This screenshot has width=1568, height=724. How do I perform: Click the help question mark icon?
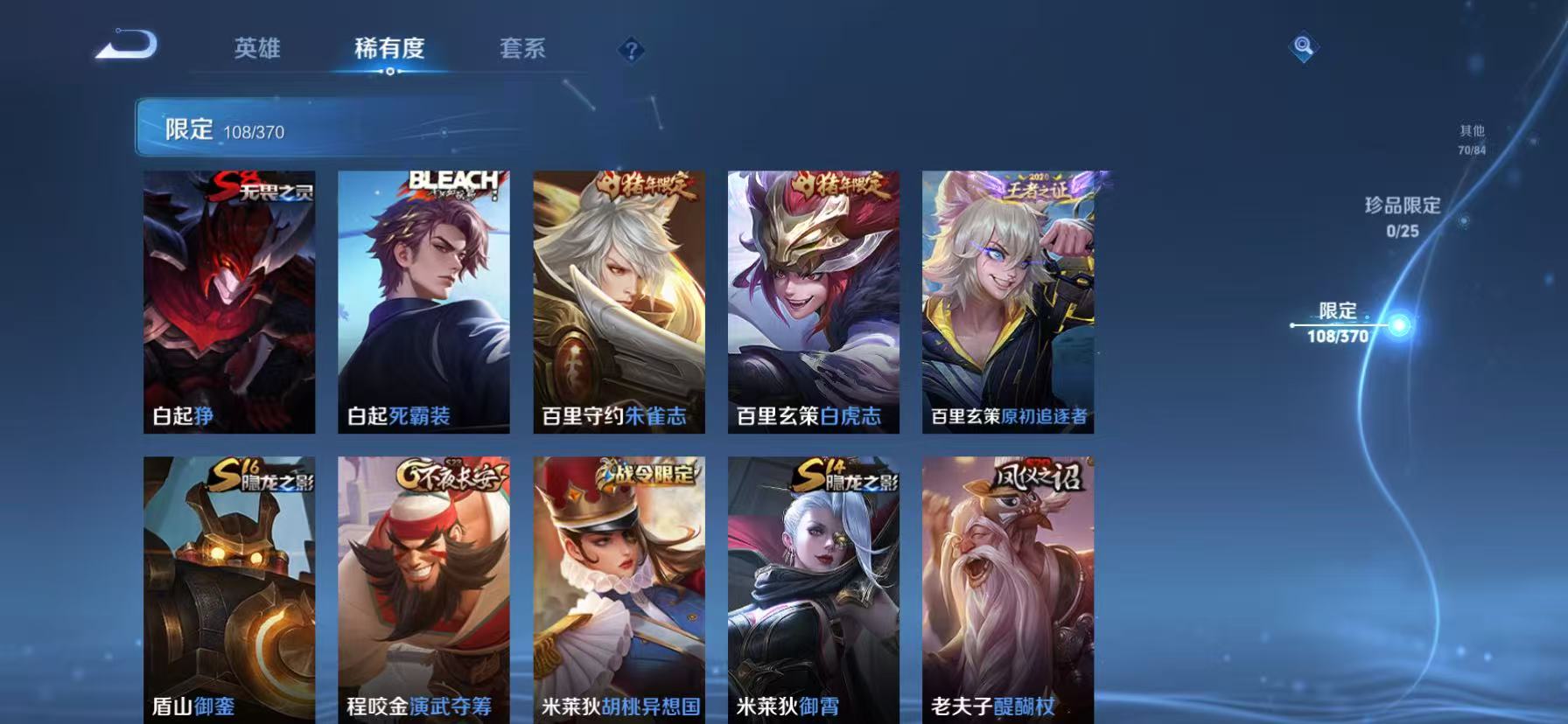click(633, 50)
